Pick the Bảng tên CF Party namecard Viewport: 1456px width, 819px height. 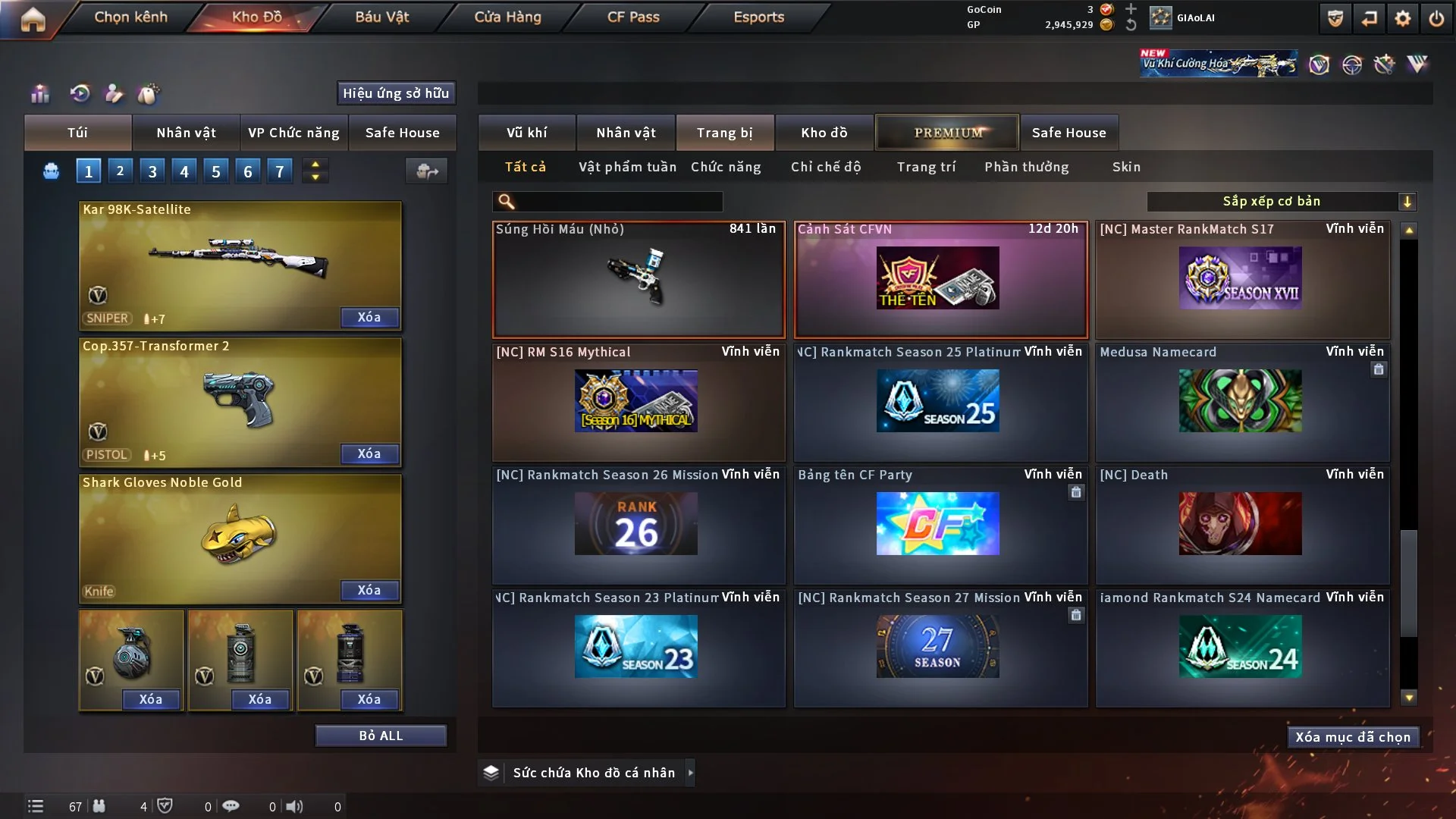[939, 525]
